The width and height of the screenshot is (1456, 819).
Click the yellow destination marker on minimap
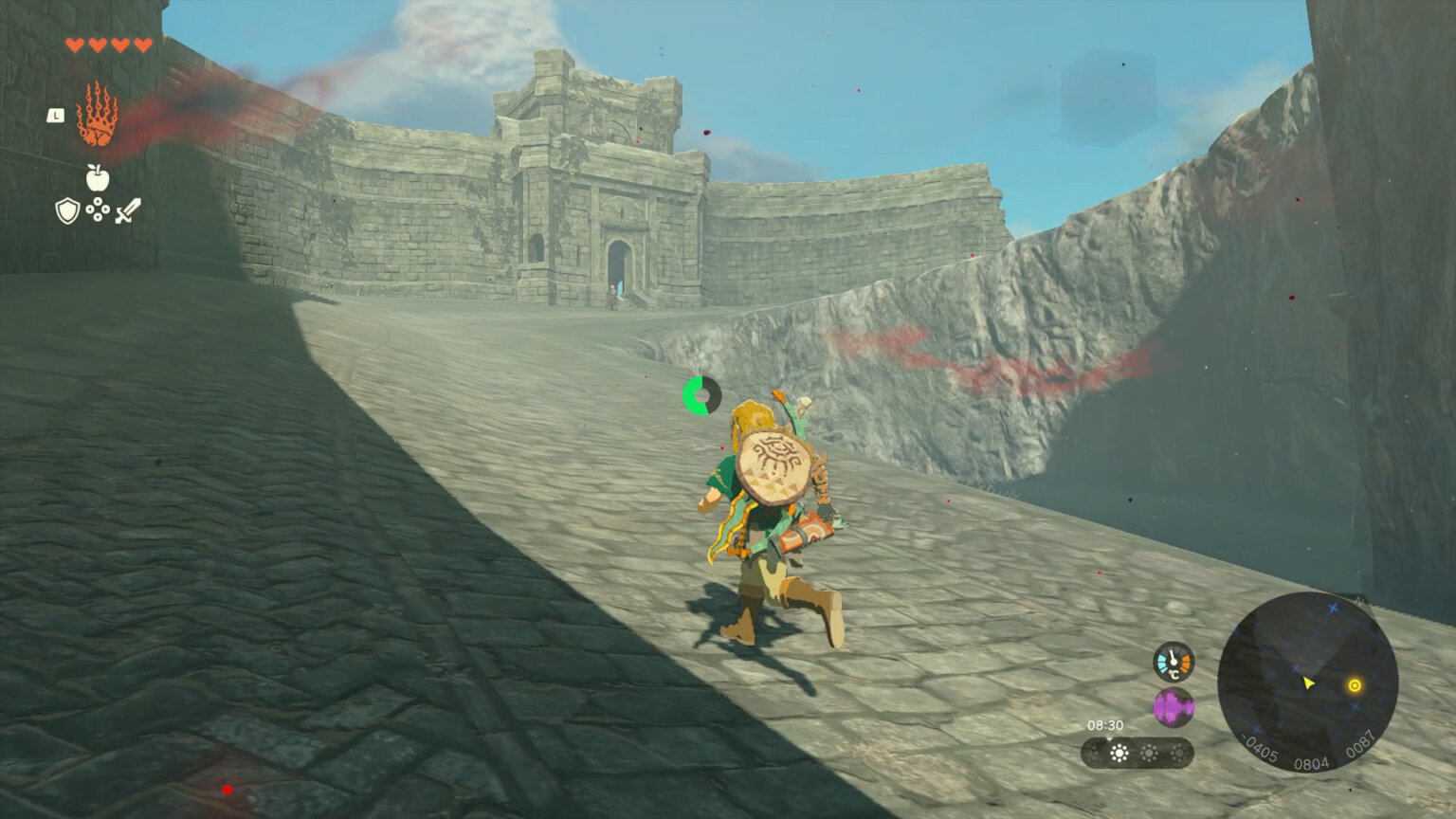point(1356,684)
